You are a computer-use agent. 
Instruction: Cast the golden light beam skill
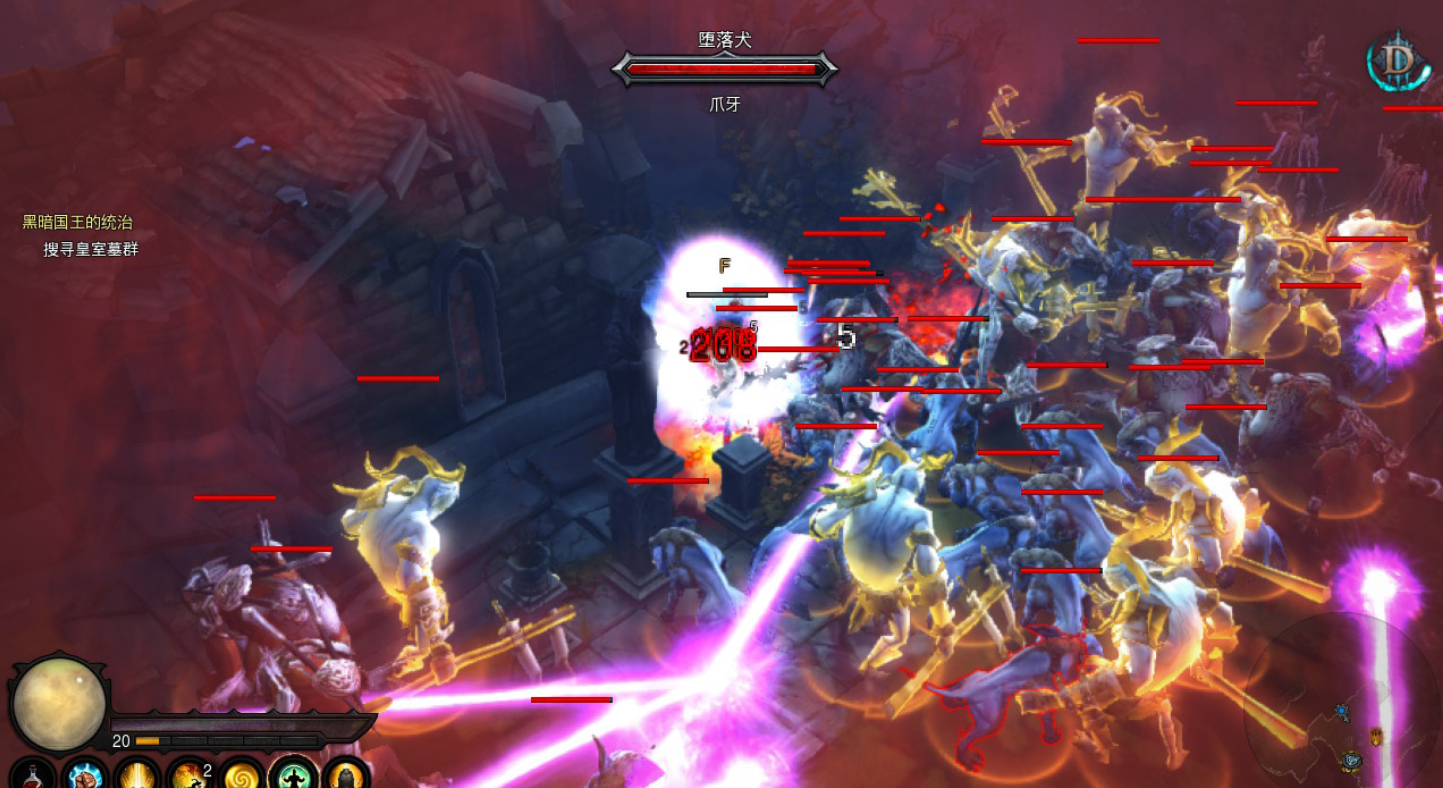click(137, 775)
